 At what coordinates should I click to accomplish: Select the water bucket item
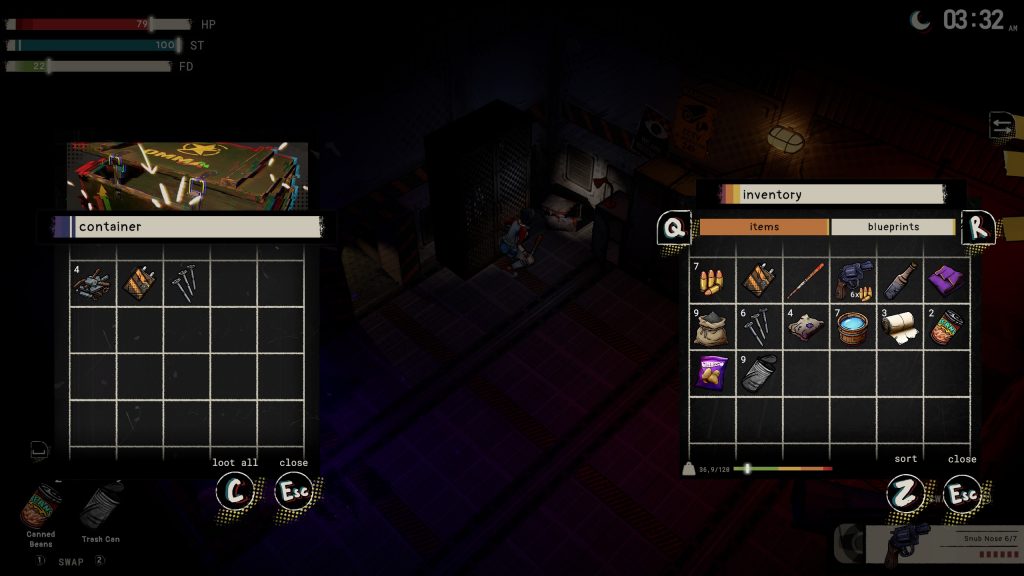coord(853,327)
